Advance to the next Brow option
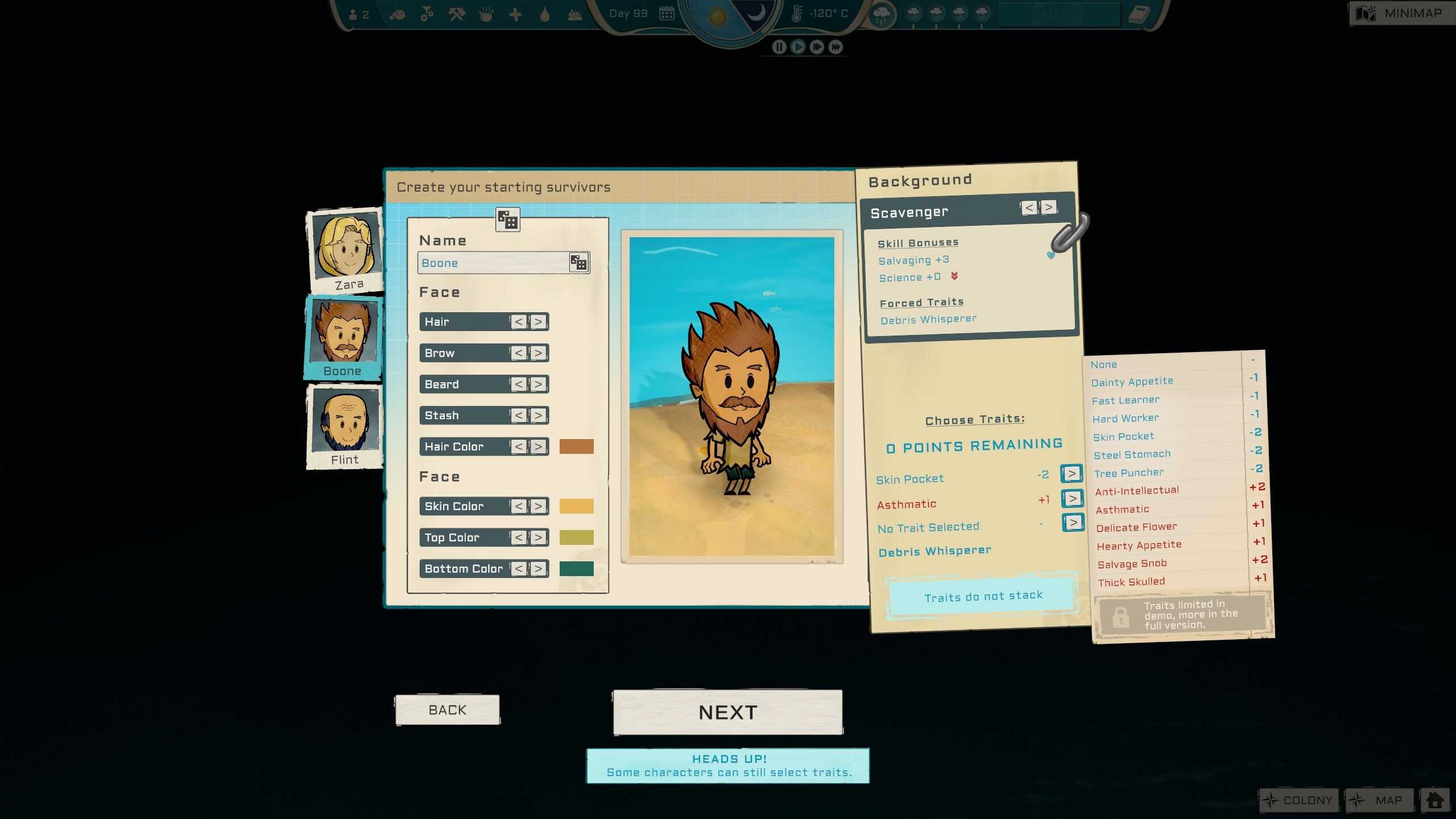 pyautogui.click(x=538, y=353)
